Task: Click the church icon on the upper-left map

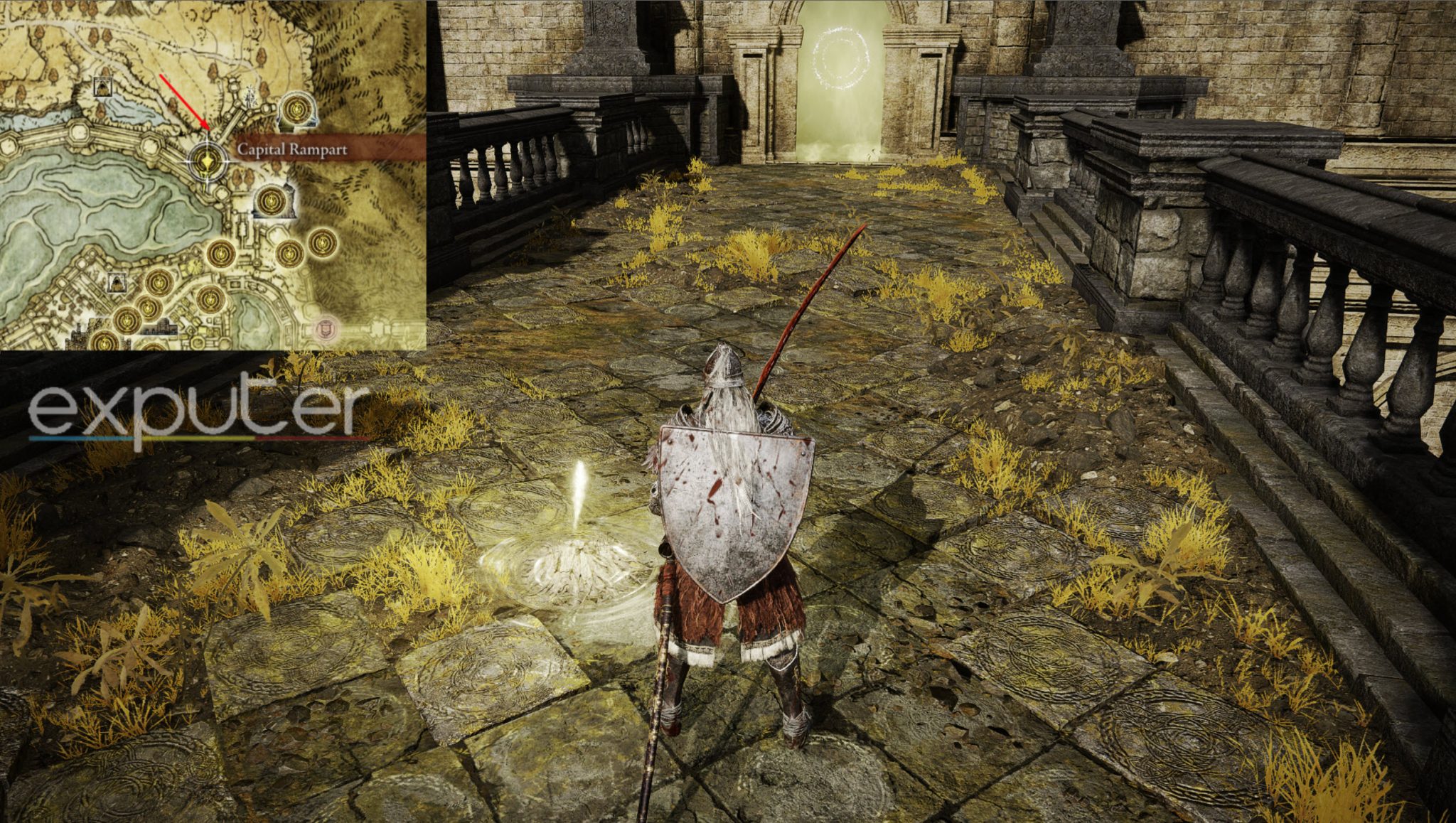Action: pyautogui.click(x=103, y=86)
